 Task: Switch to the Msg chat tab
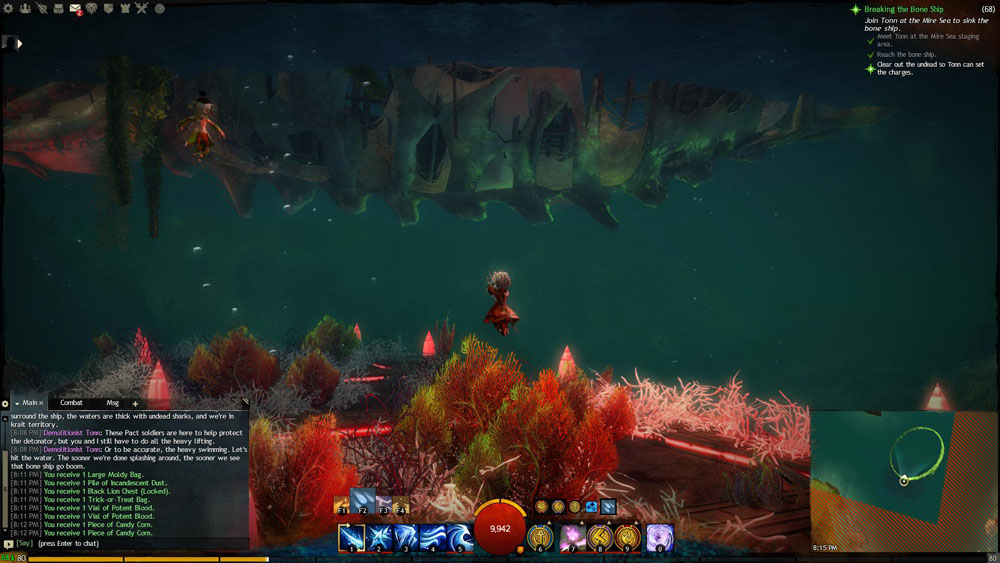coord(112,402)
